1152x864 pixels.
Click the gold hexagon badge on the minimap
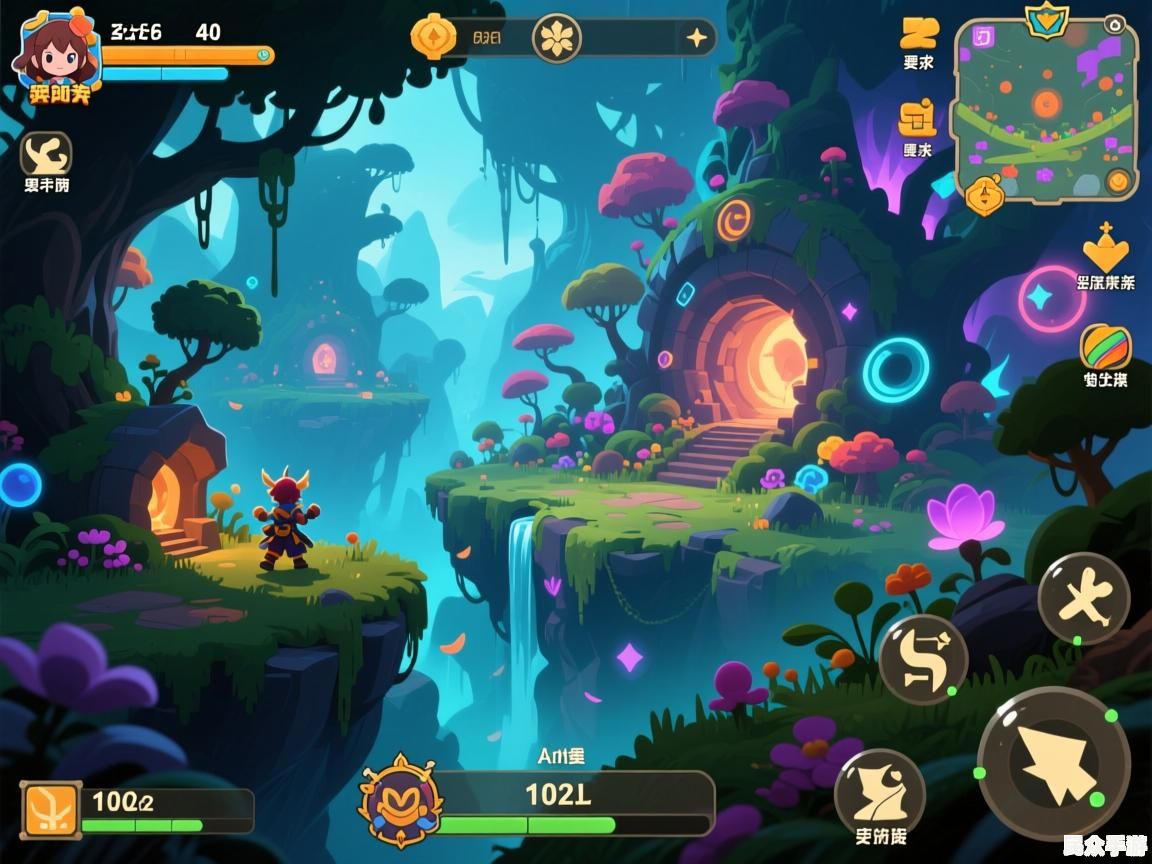tap(984, 195)
